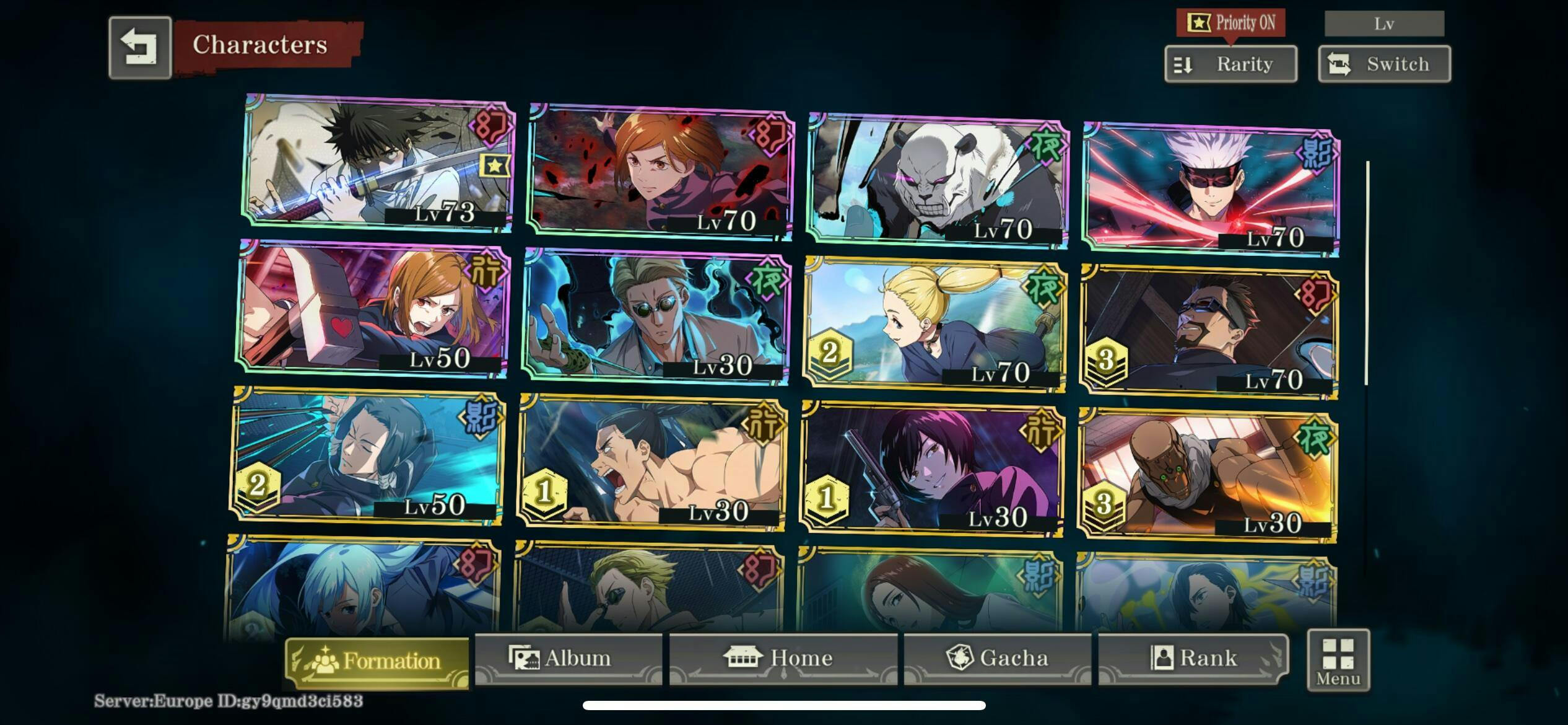
Task: Open the Rarity sort options
Action: (x=1230, y=64)
